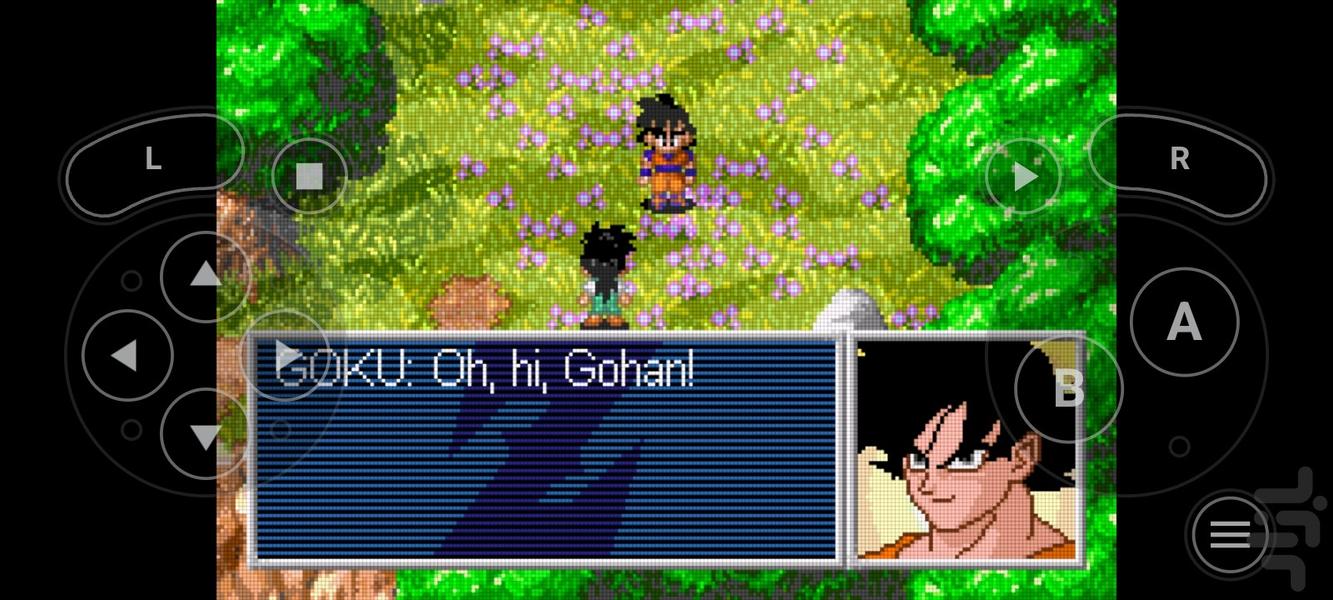
Task: Tap the triangle start button near R
Action: 1024,177
